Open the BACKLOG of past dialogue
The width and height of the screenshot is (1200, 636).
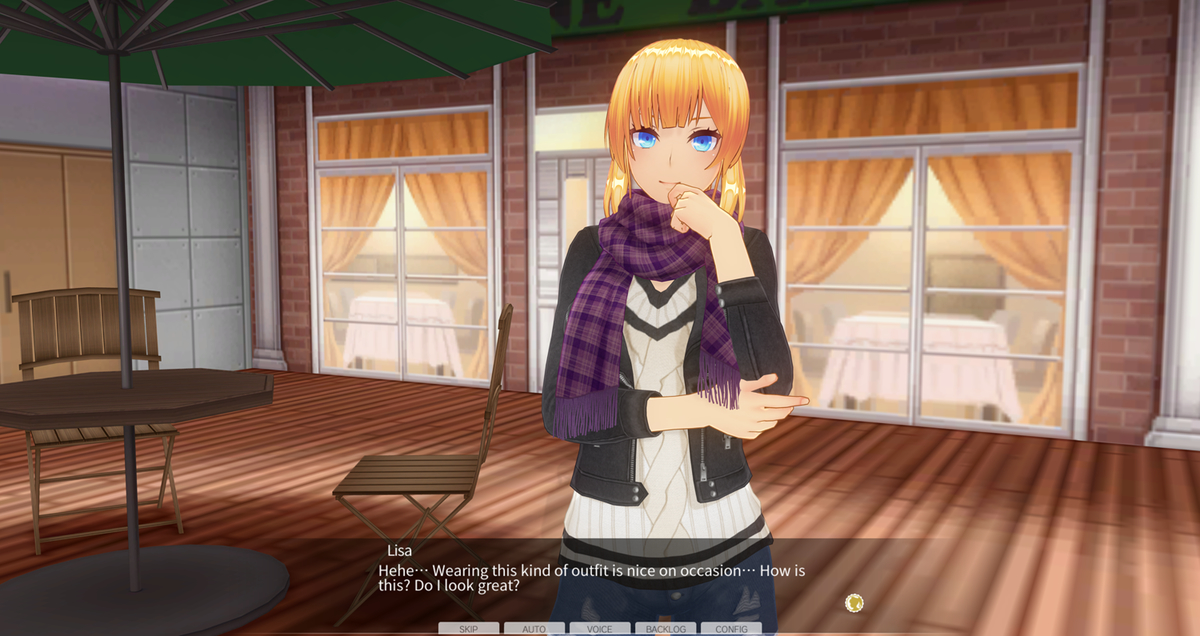[x=666, y=629]
